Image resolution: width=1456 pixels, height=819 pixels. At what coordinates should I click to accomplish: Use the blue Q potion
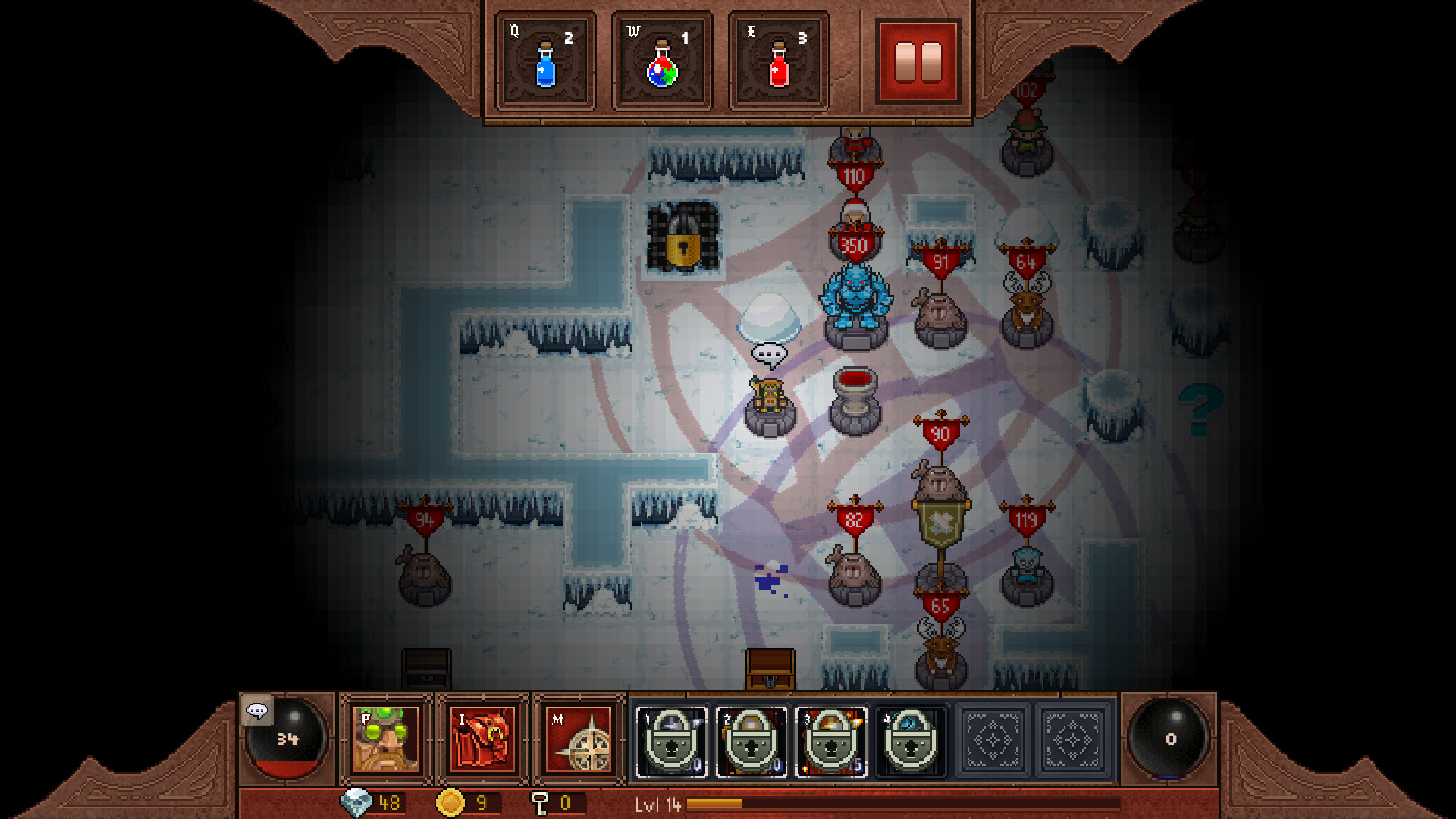coord(546,61)
